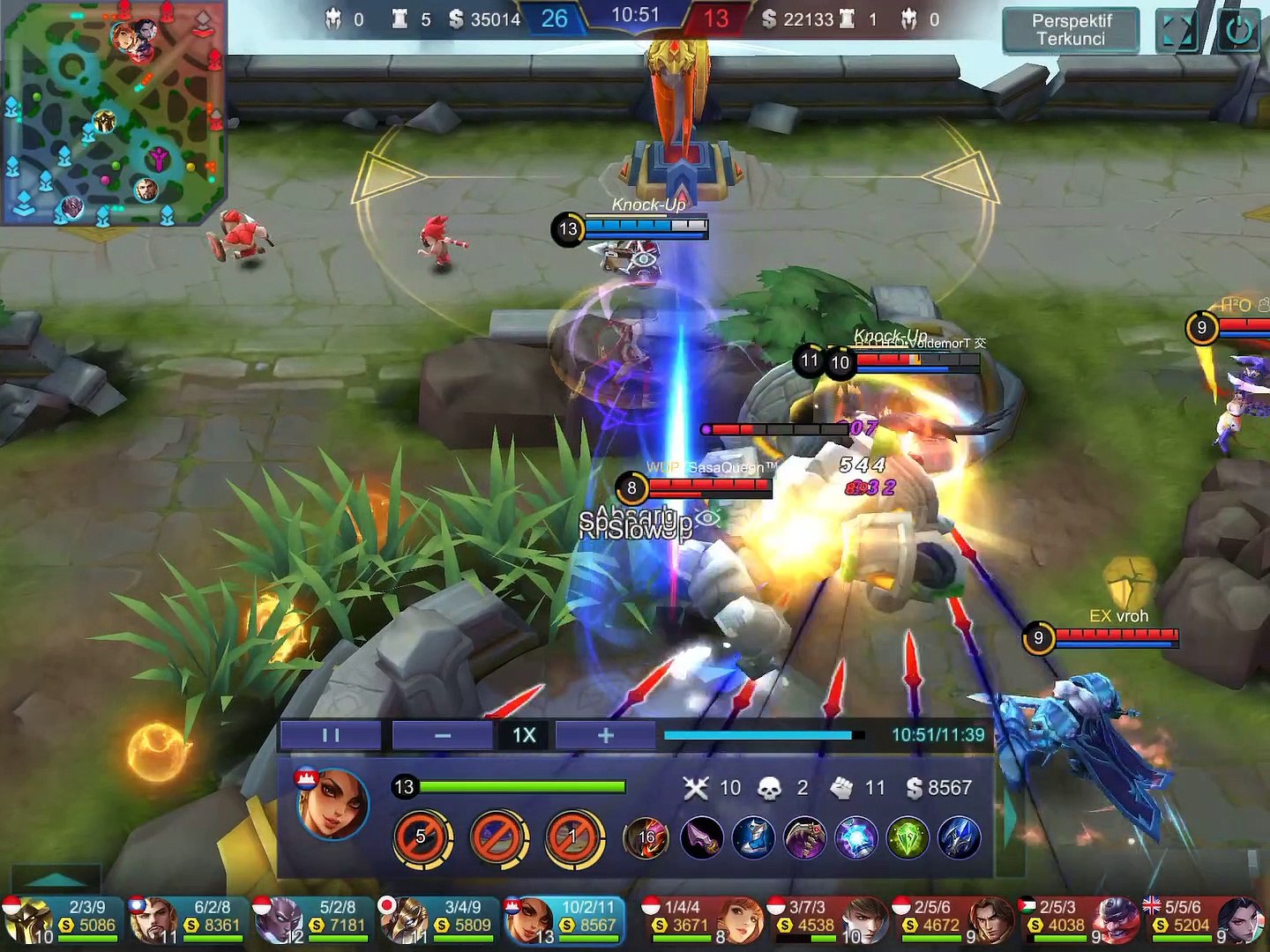Select the scythe item icon
This screenshot has width=1270, height=952.
(x=804, y=838)
